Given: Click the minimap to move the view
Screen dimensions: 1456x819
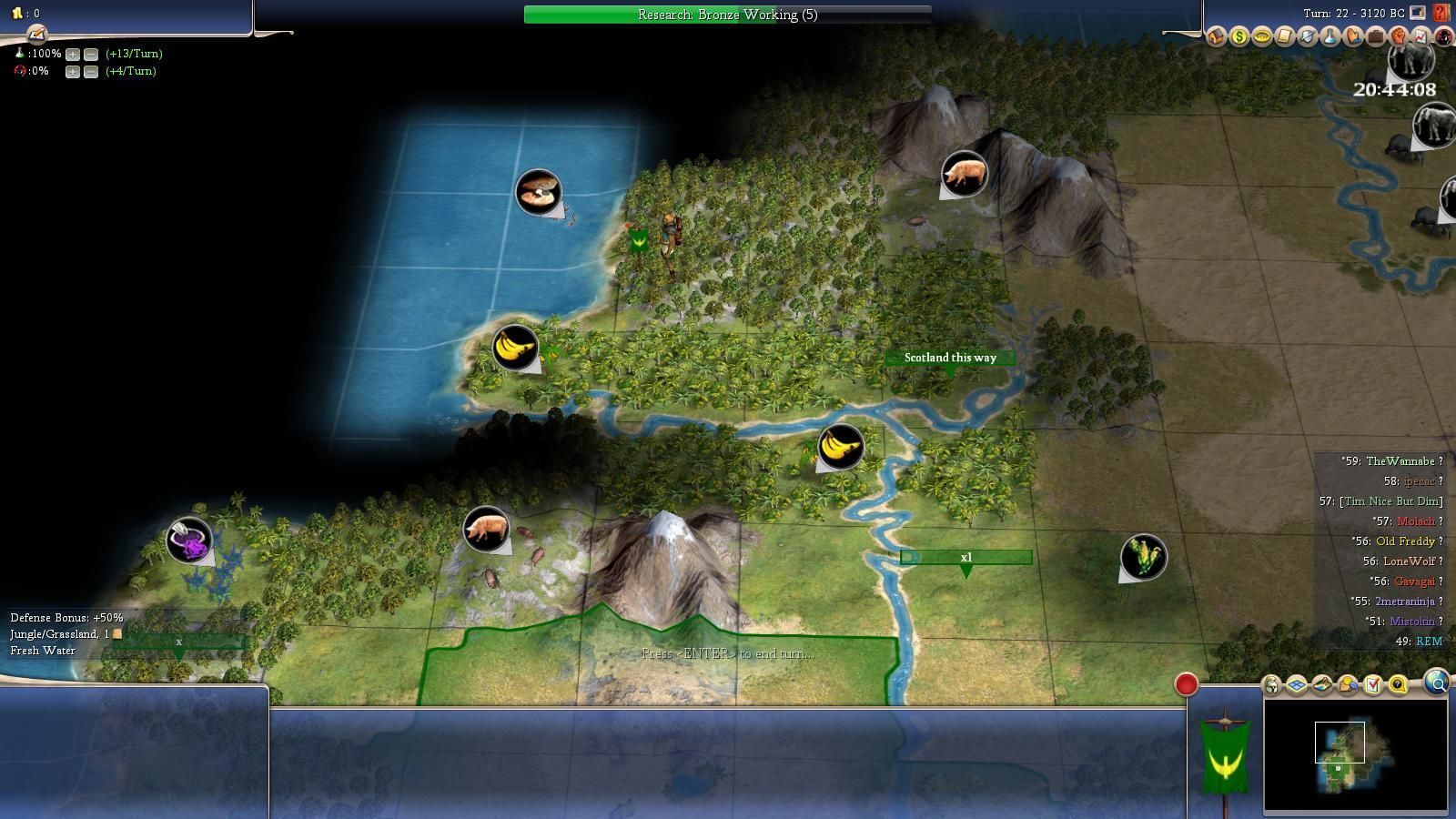Looking at the screenshot, I should coord(1355,754).
